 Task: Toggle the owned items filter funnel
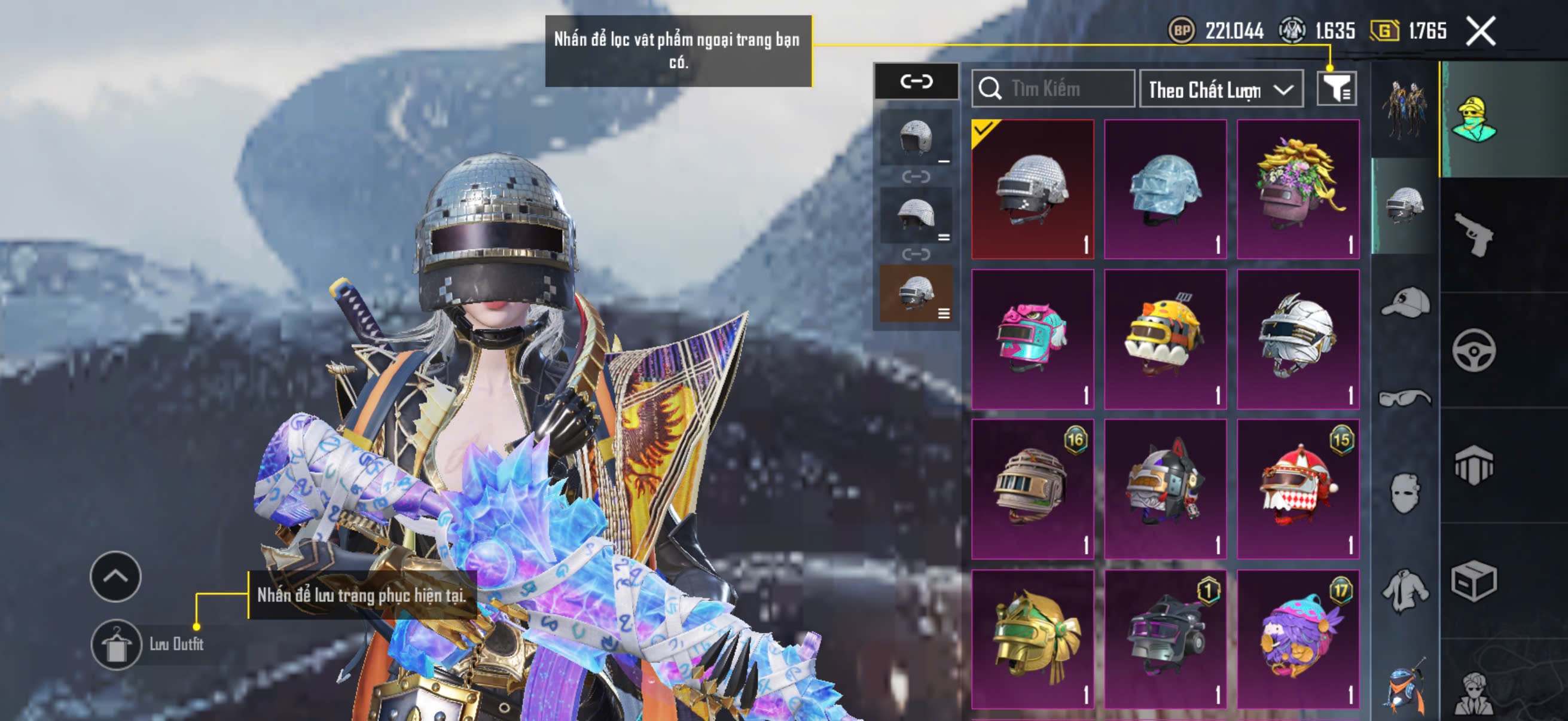pos(1336,90)
